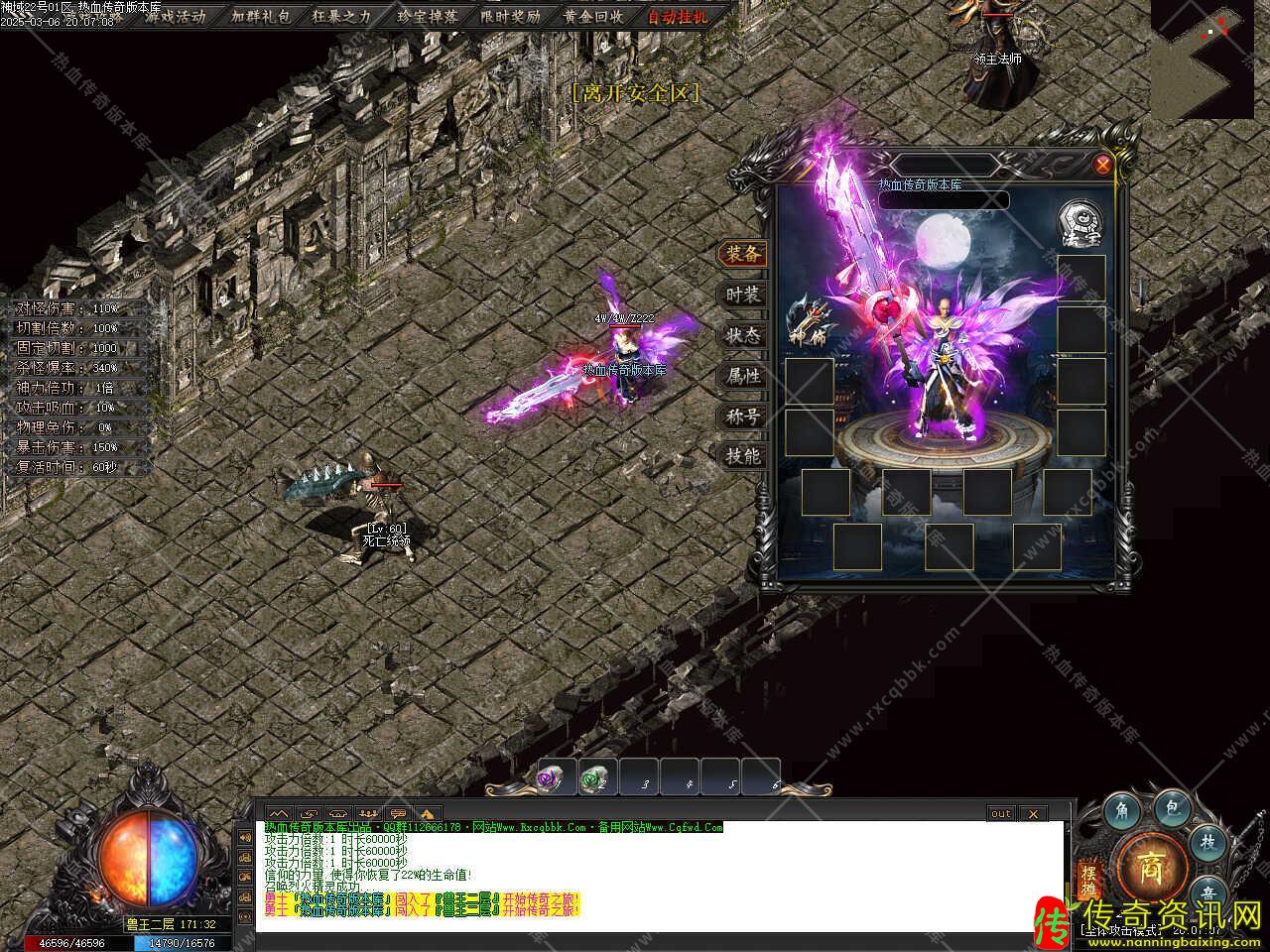The height and width of the screenshot is (952, 1270).
Task: Switch to the 技能 skills tab
Action: [x=742, y=456]
